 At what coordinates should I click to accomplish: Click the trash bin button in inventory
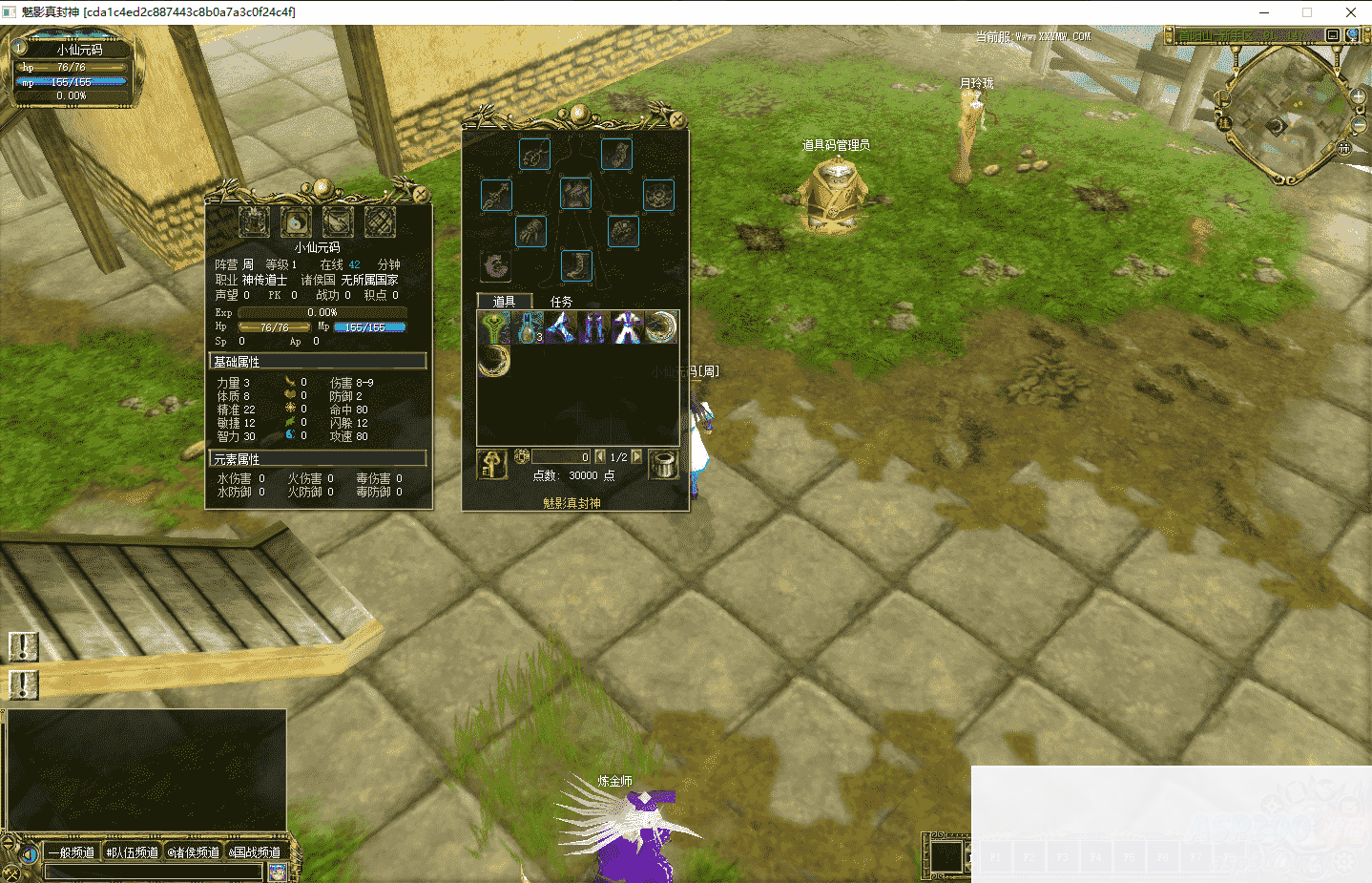coord(663,465)
